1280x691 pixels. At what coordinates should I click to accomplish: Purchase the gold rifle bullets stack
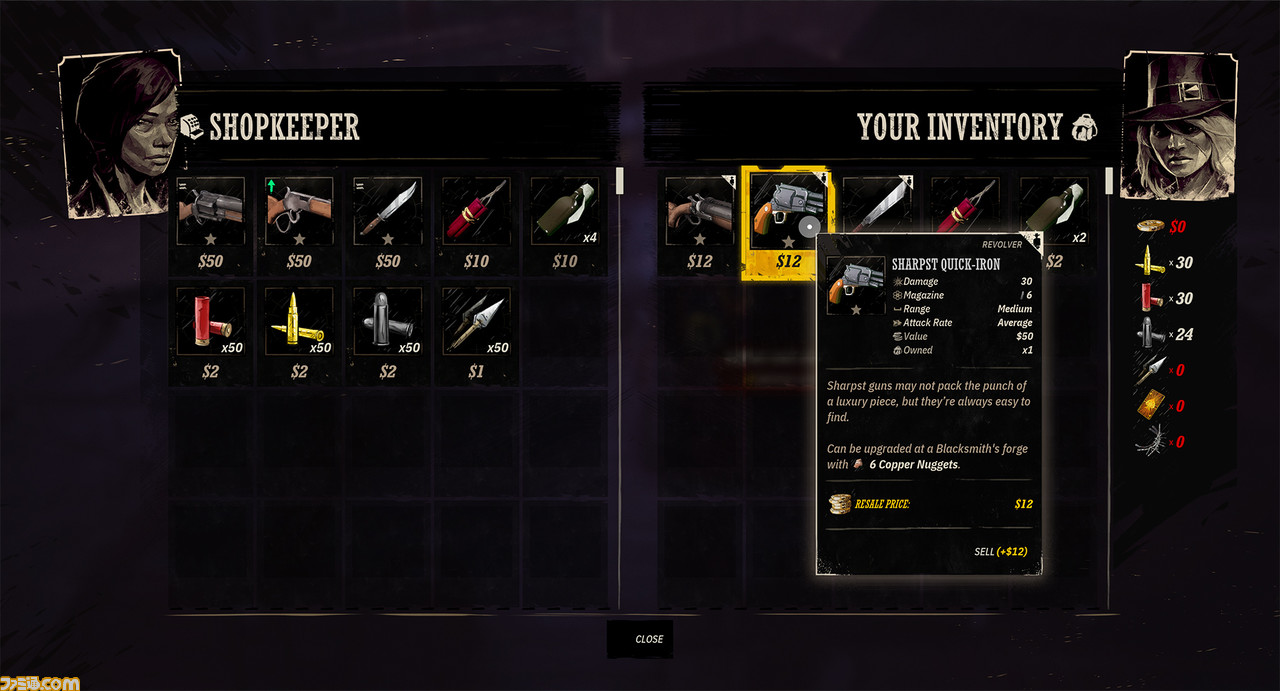pos(299,322)
